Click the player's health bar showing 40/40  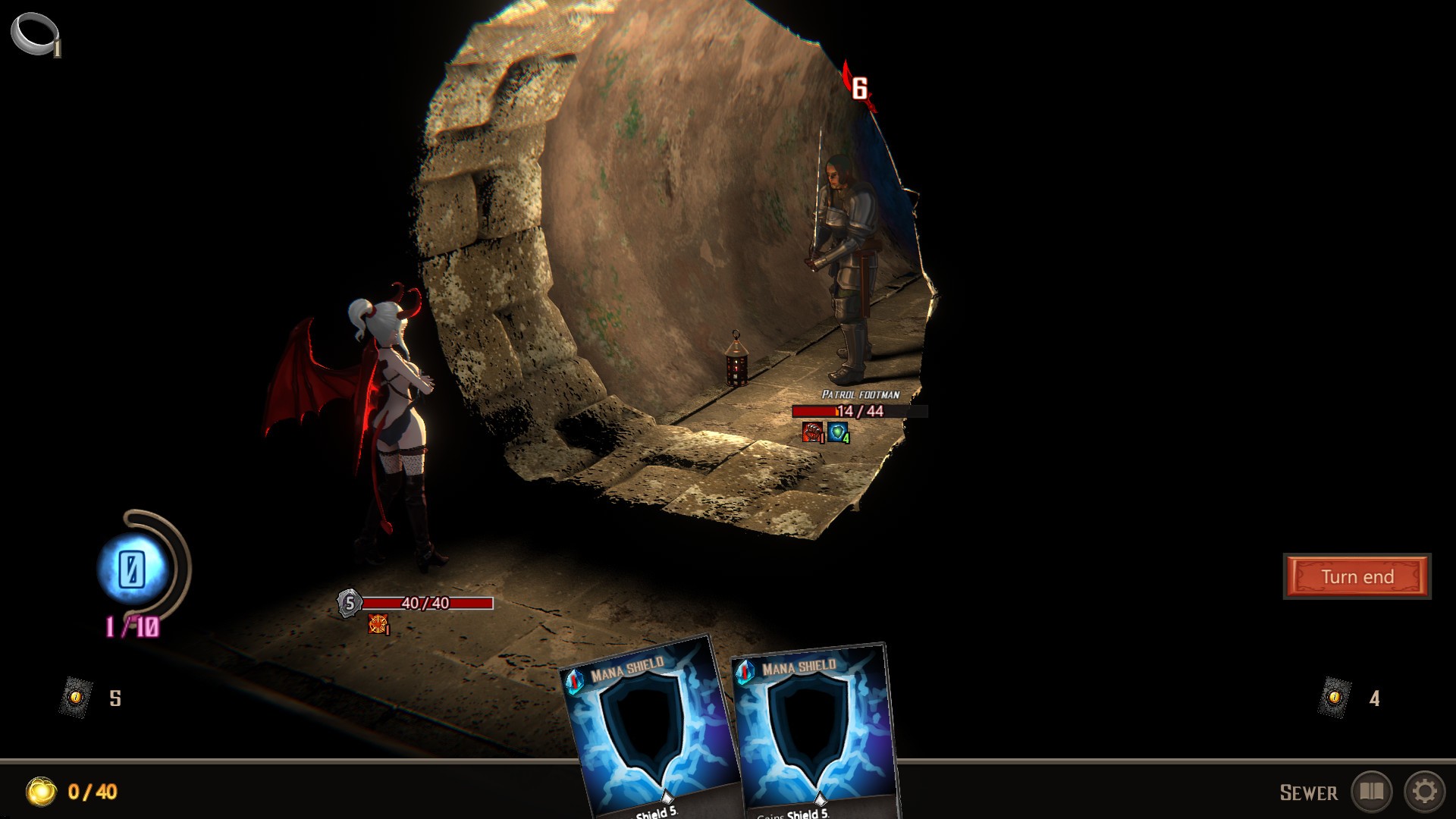tap(425, 604)
